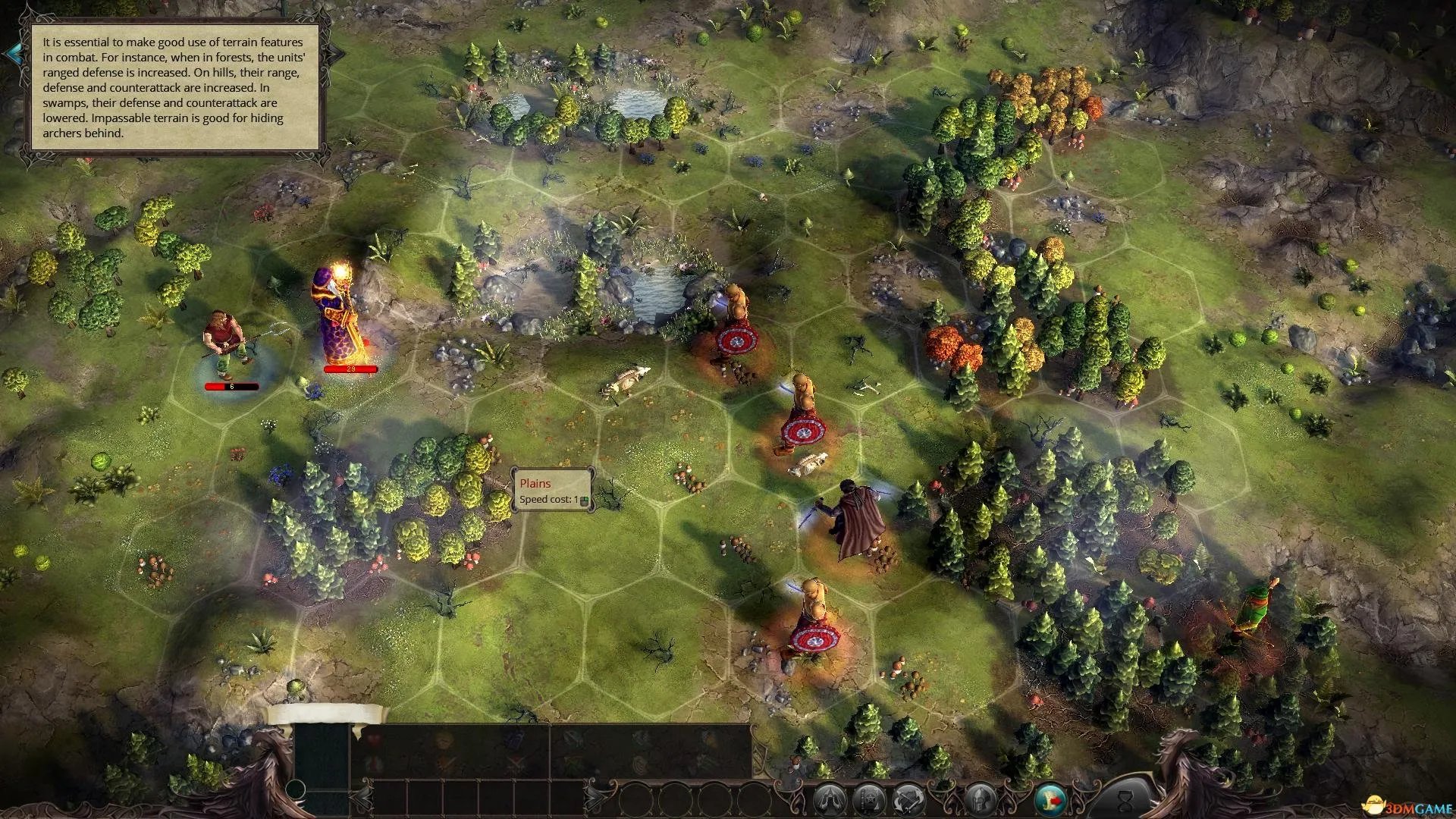Page the item slot row right
Screen dimensions: 1456x819
[593, 797]
